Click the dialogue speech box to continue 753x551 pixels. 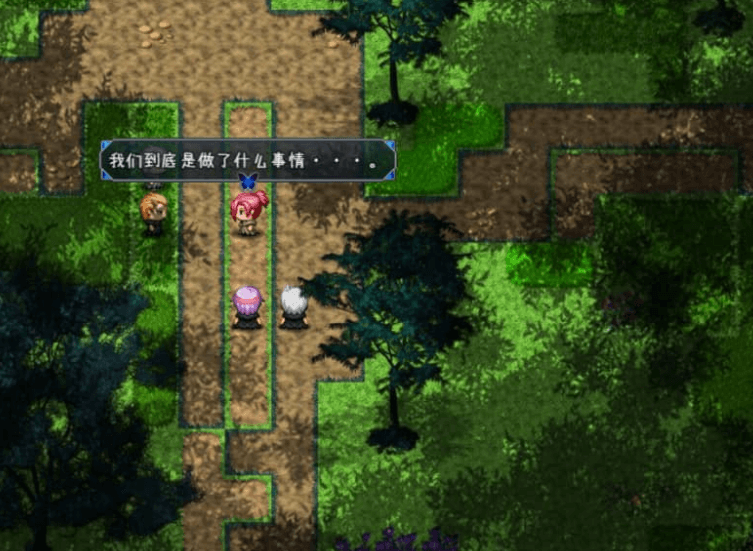pos(248,160)
